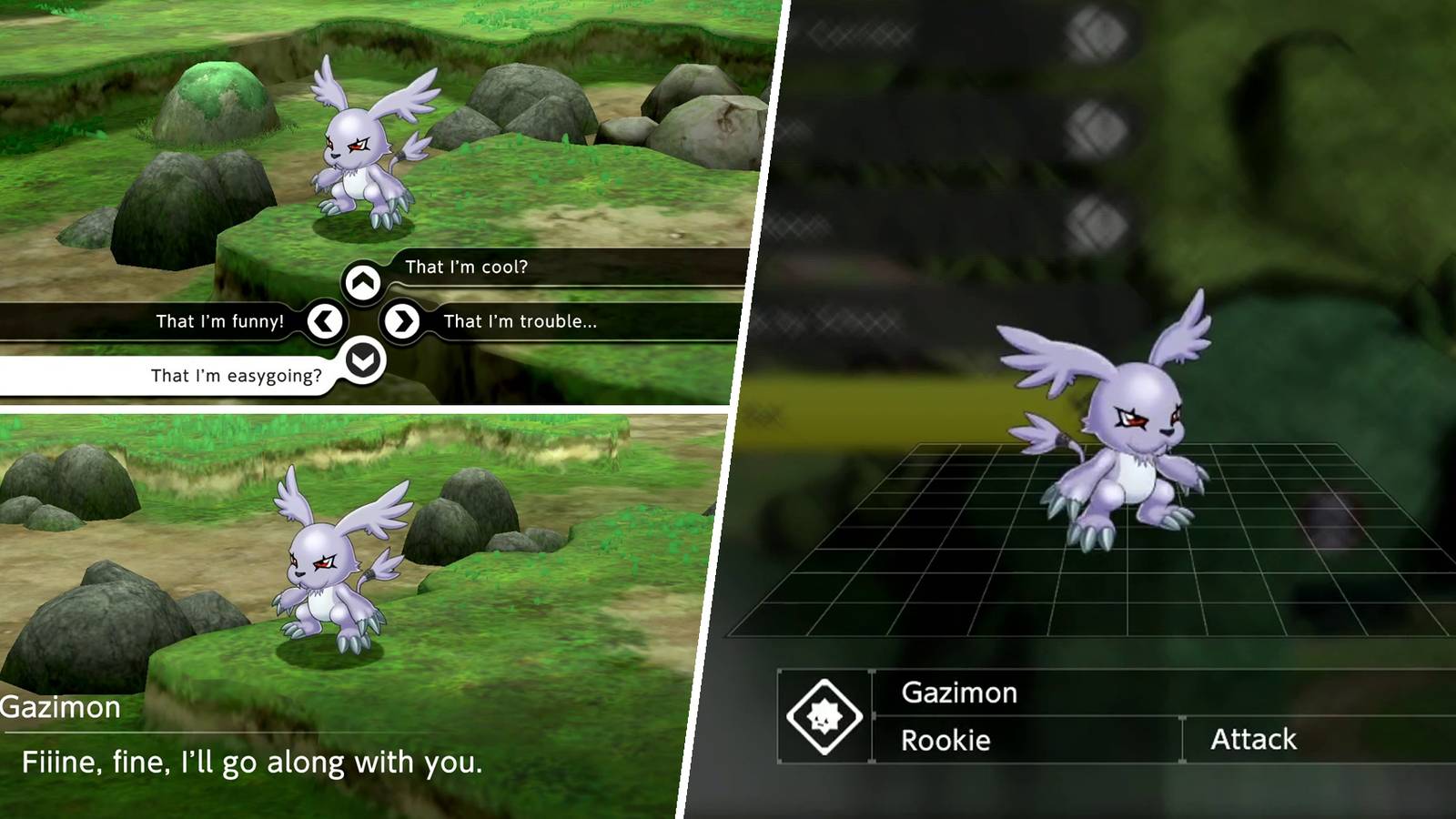Expand the dialogue choice wheel upward option
Viewport: 1456px width, 819px height.
[x=363, y=281]
